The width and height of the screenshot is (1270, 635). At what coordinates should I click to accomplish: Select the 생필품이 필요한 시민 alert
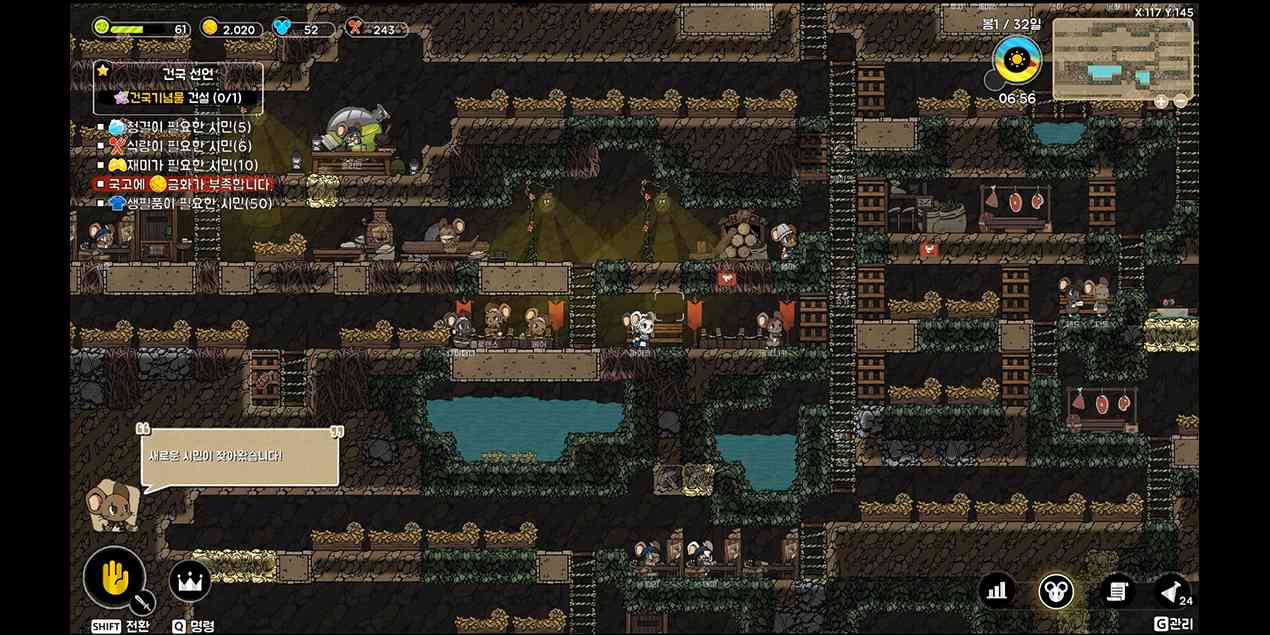[190, 203]
